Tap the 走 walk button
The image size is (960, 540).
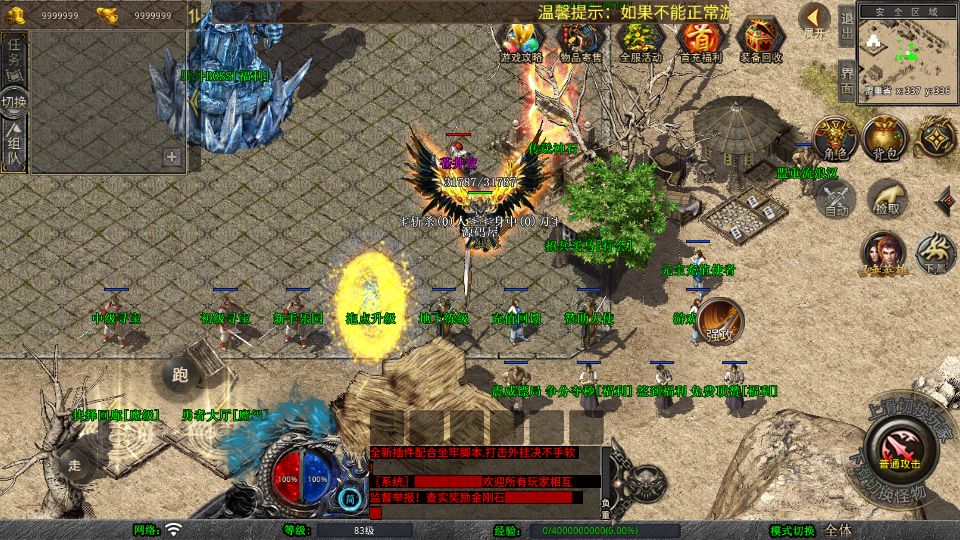(75, 463)
